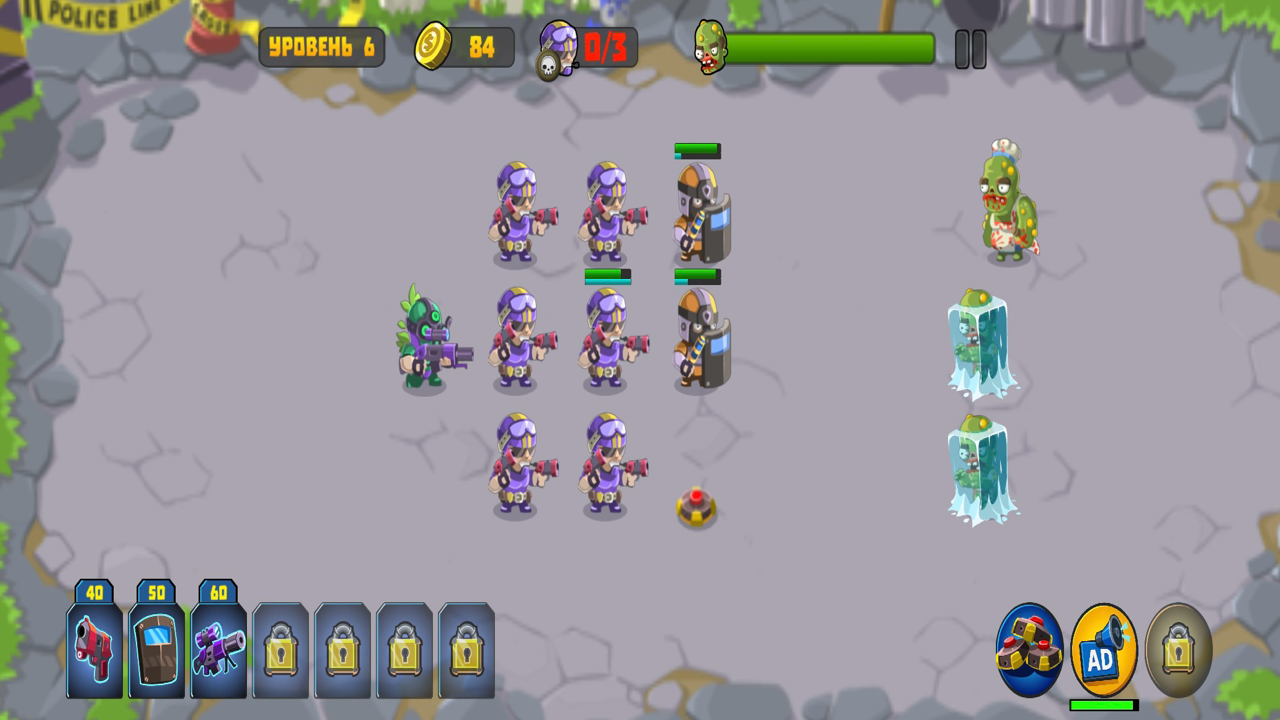Click the locked padlock feature button
This screenshot has height=720, width=1280.
click(x=1176, y=650)
